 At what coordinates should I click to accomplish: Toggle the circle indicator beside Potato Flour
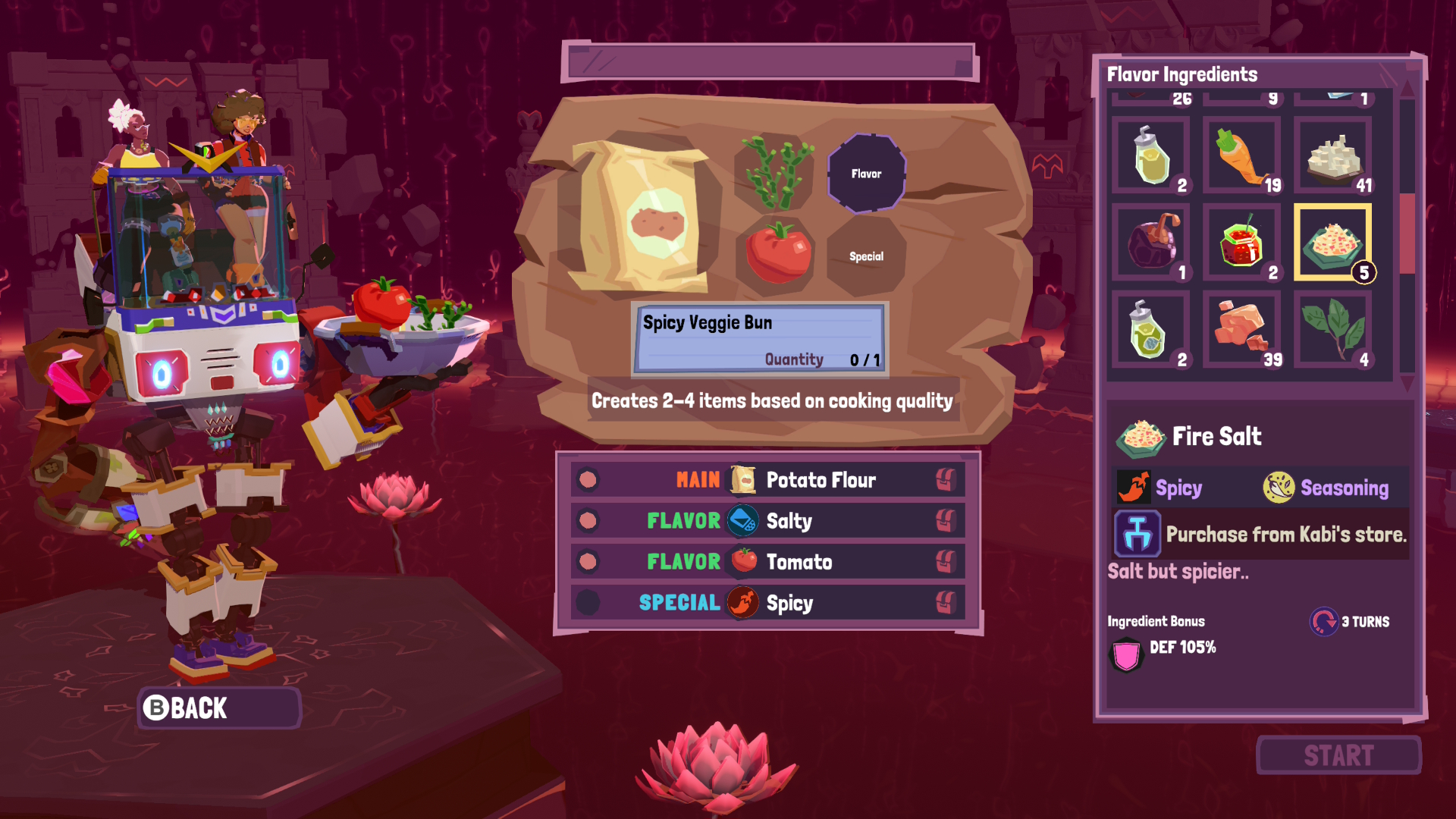click(x=589, y=479)
